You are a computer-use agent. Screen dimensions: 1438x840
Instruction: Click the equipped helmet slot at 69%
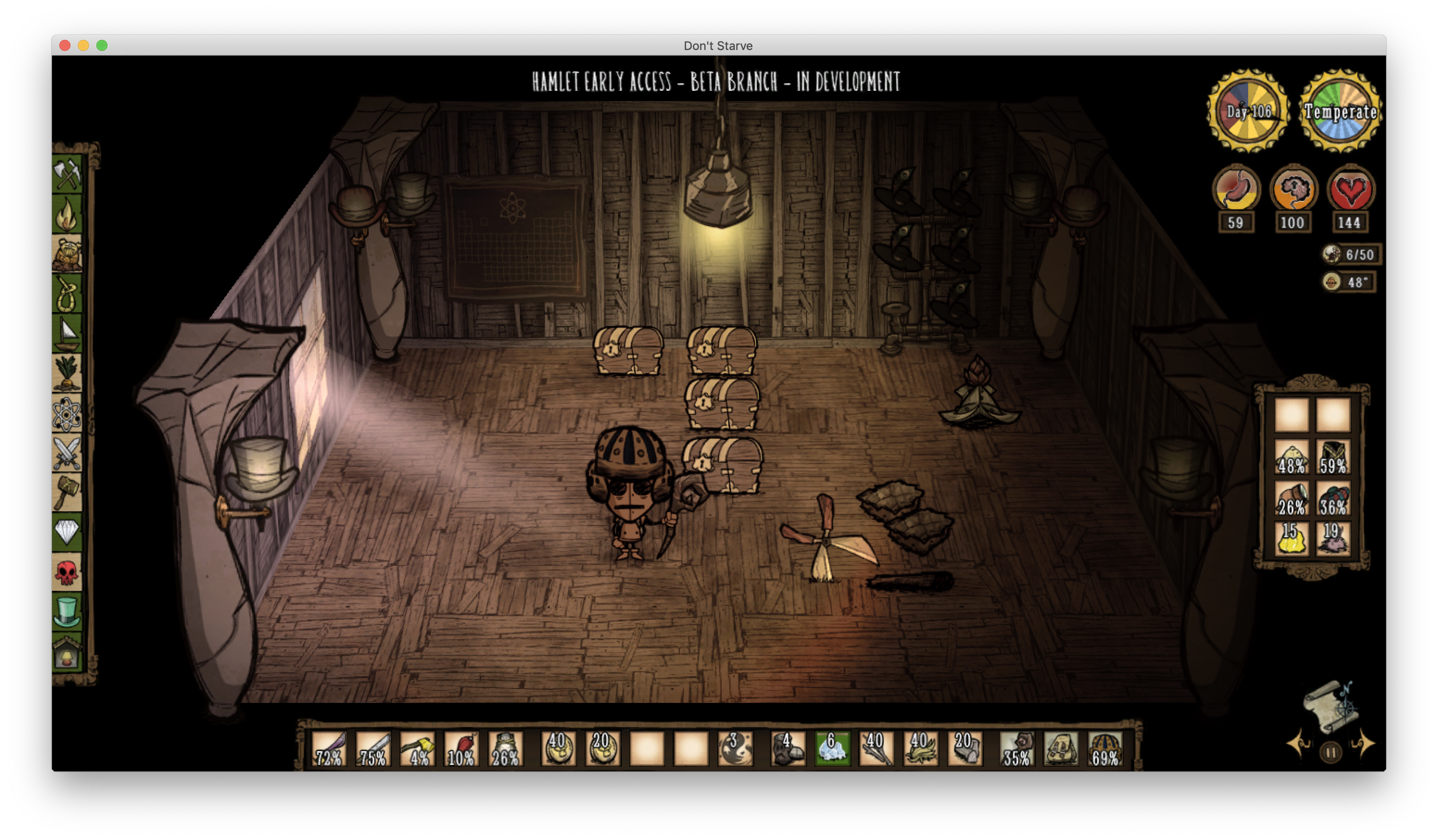(1105, 749)
